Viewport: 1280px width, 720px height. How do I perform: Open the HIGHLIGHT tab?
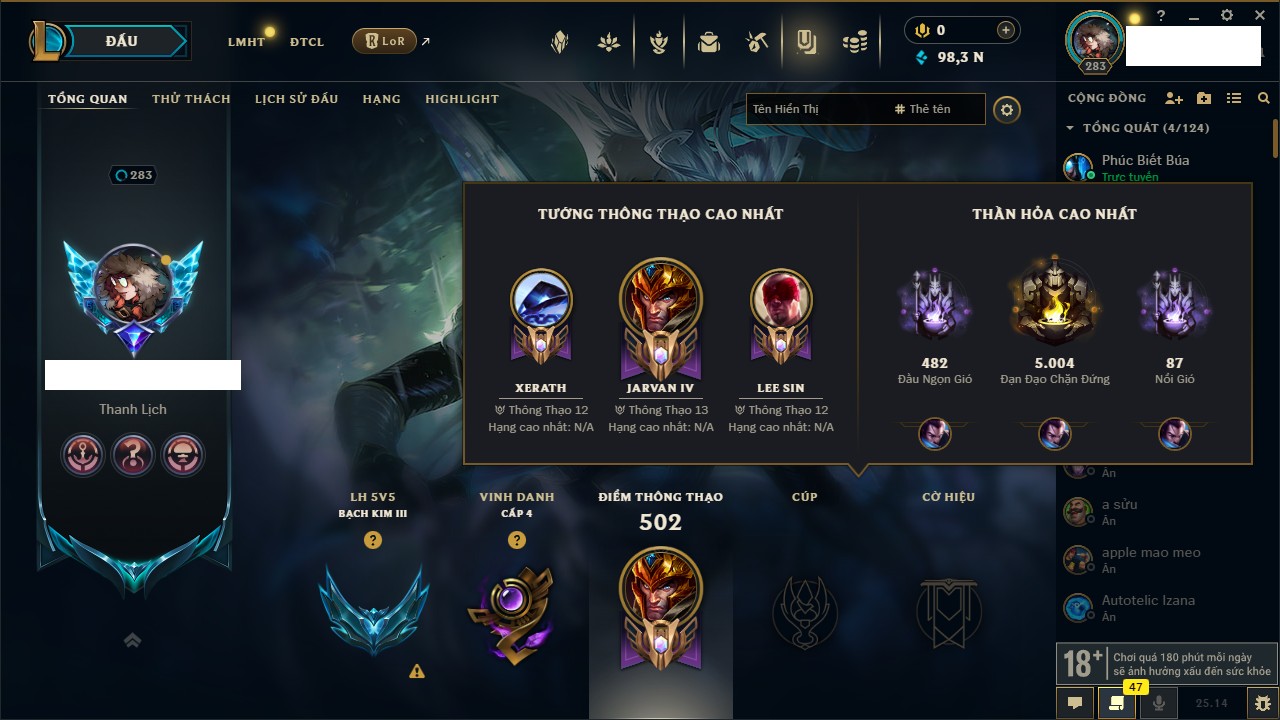(x=461, y=99)
